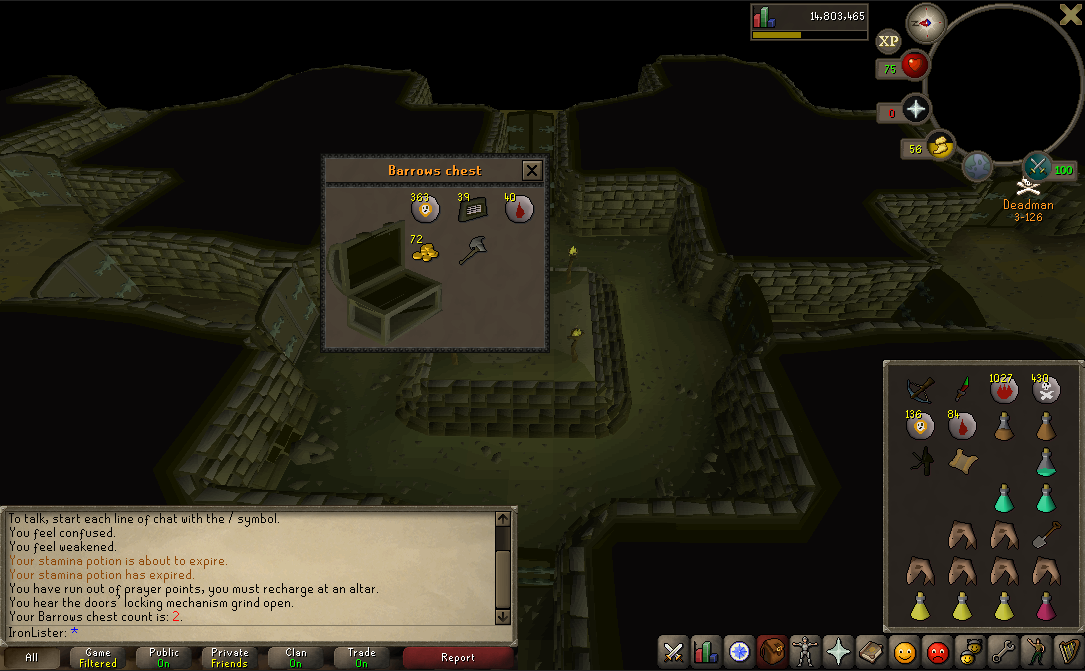The height and width of the screenshot is (671, 1085).
Task: Open the combat options tab
Action: pos(674,652)
